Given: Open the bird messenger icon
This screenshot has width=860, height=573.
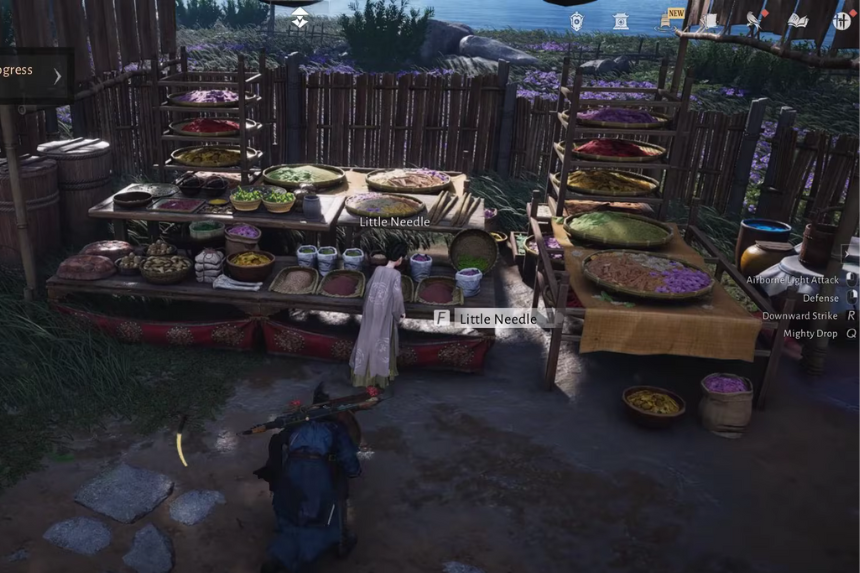Looking at the screenshot, I should coord(753,21).
